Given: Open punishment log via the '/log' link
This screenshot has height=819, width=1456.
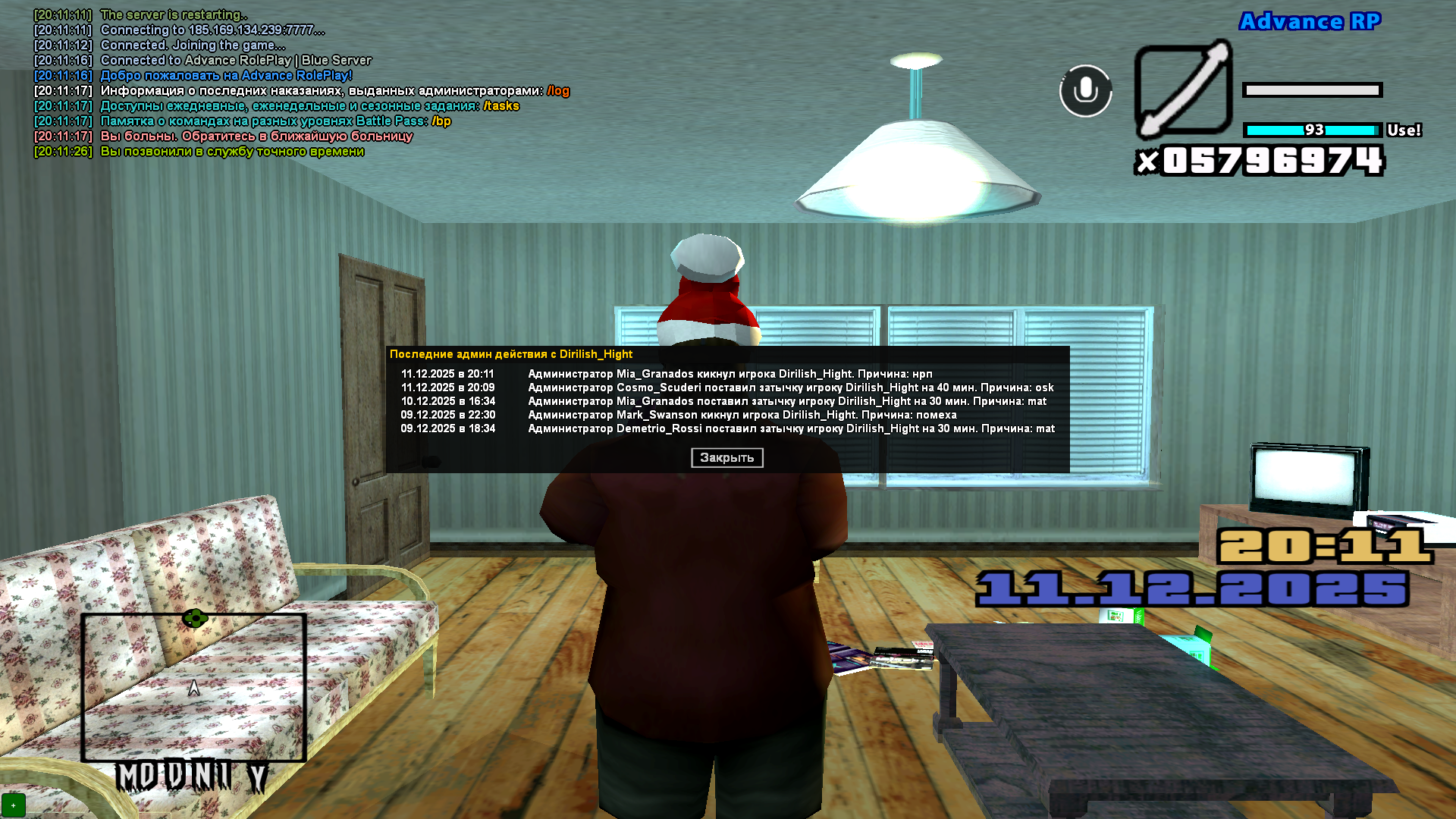Looking at the screenshot, I should 559,91.
